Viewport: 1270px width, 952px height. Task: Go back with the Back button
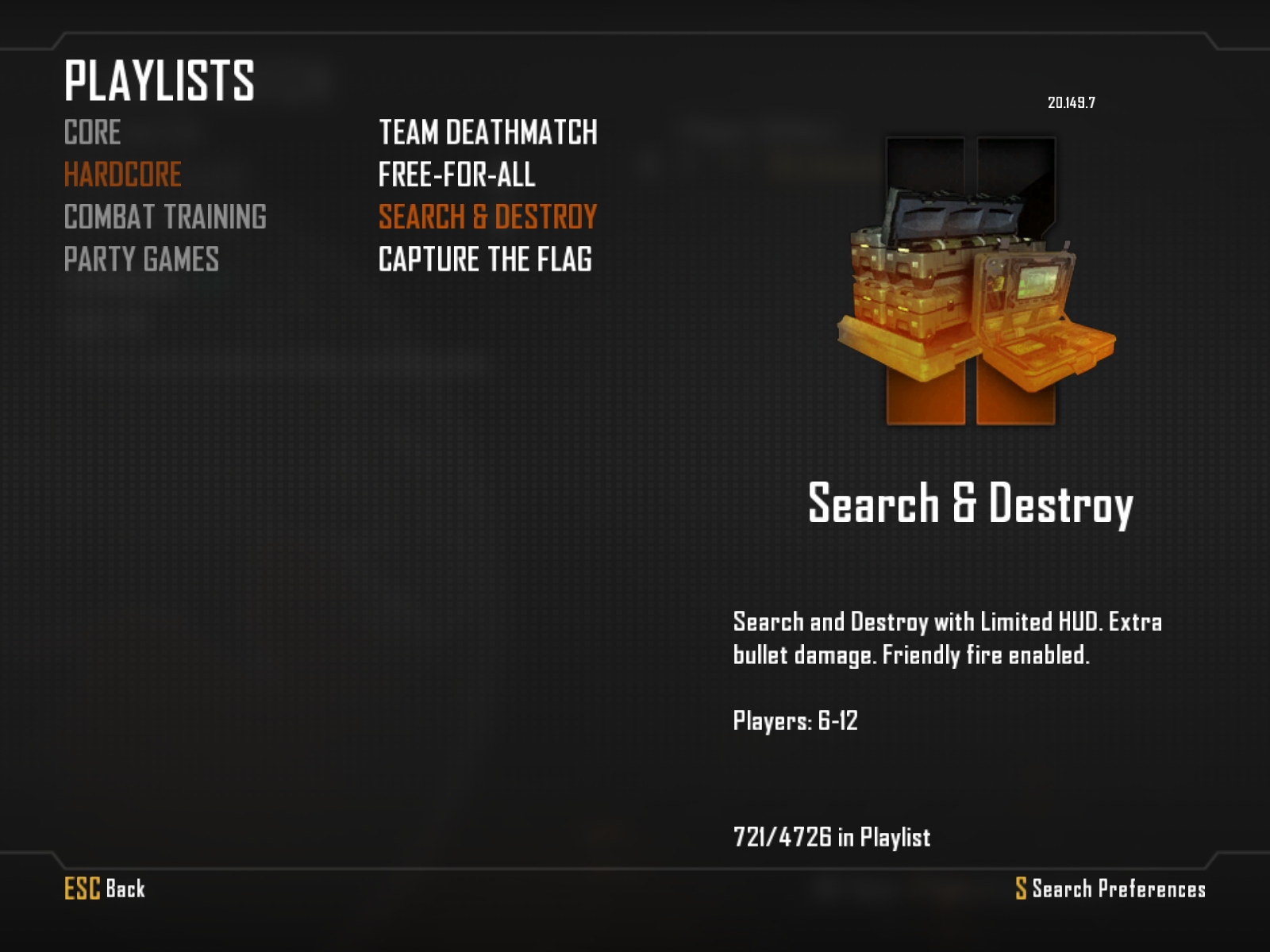pos(105,889)
